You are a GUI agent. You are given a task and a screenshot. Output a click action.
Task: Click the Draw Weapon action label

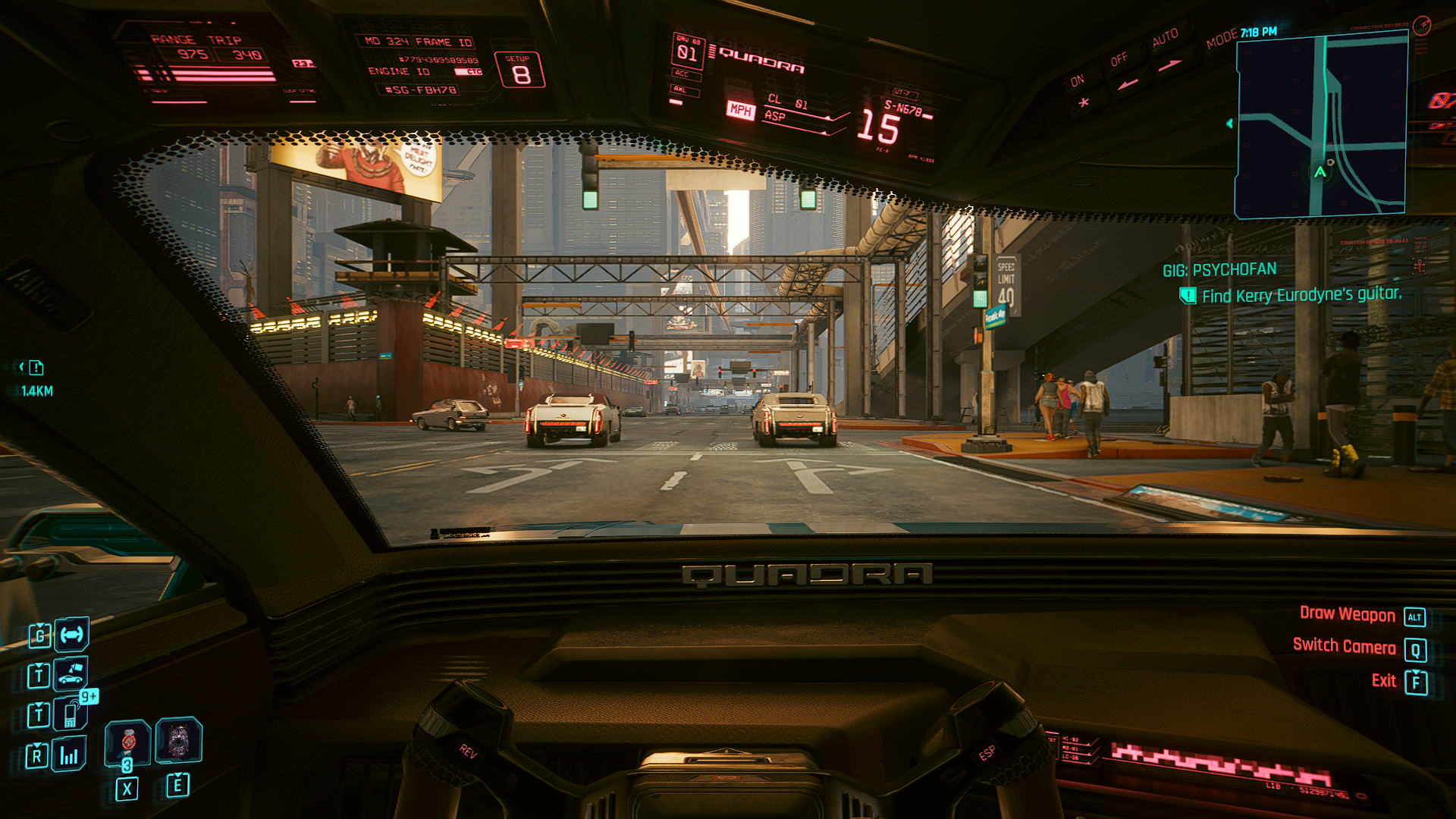tap(1347, 614)
